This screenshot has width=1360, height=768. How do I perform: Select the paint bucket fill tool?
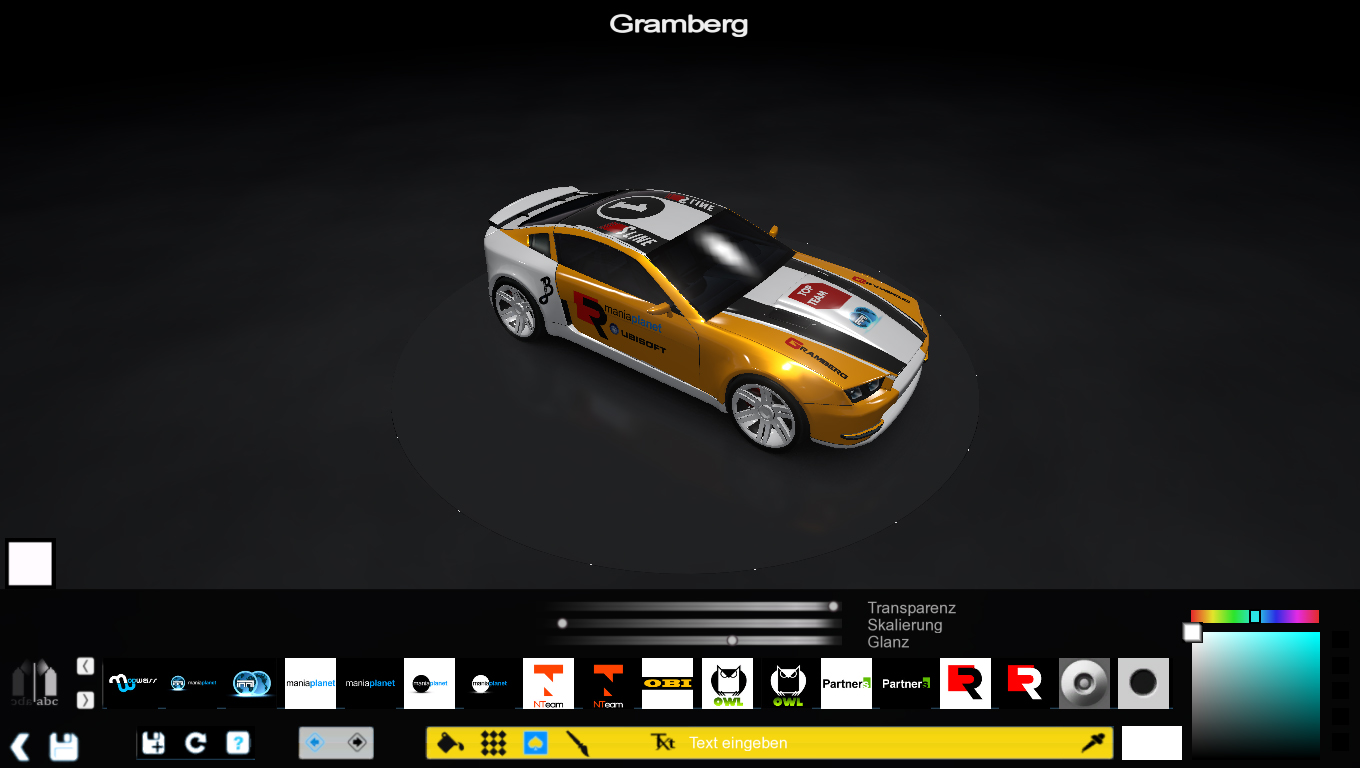point(451,743)
